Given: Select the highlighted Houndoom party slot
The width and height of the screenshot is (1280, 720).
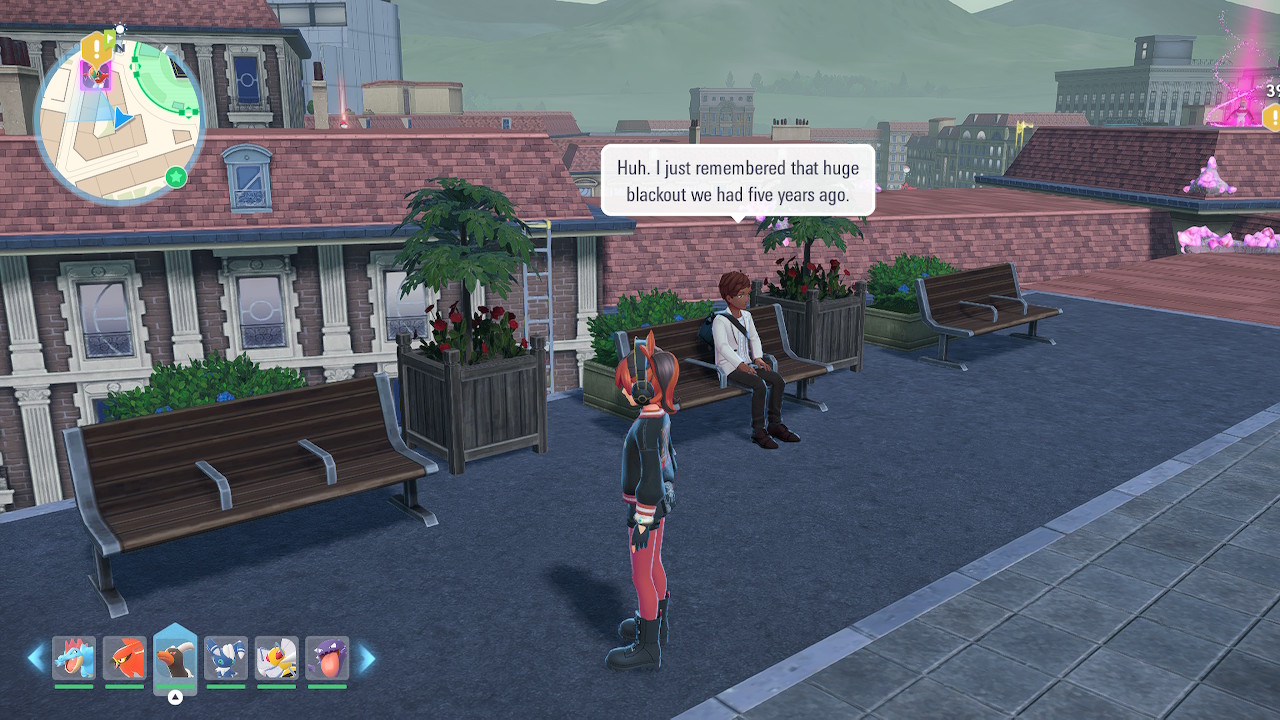Looking at the screenshot, I should [175, 656].
